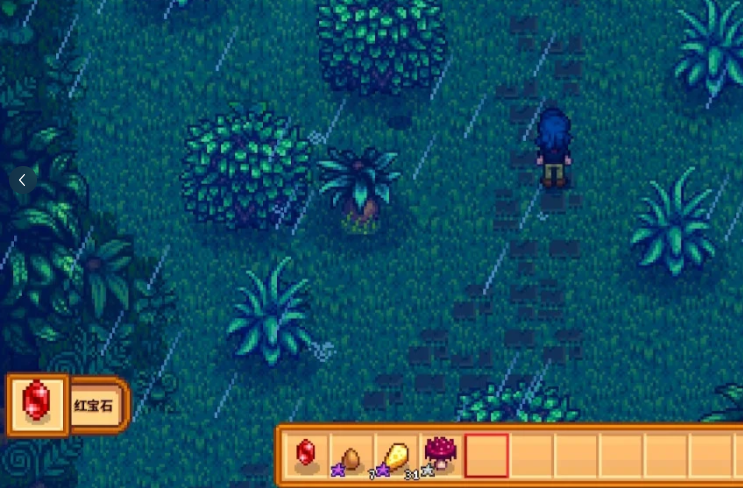
Task: Select the red mushroom hotbar slot
Action: pyautogui.click(x=441, y=455)
